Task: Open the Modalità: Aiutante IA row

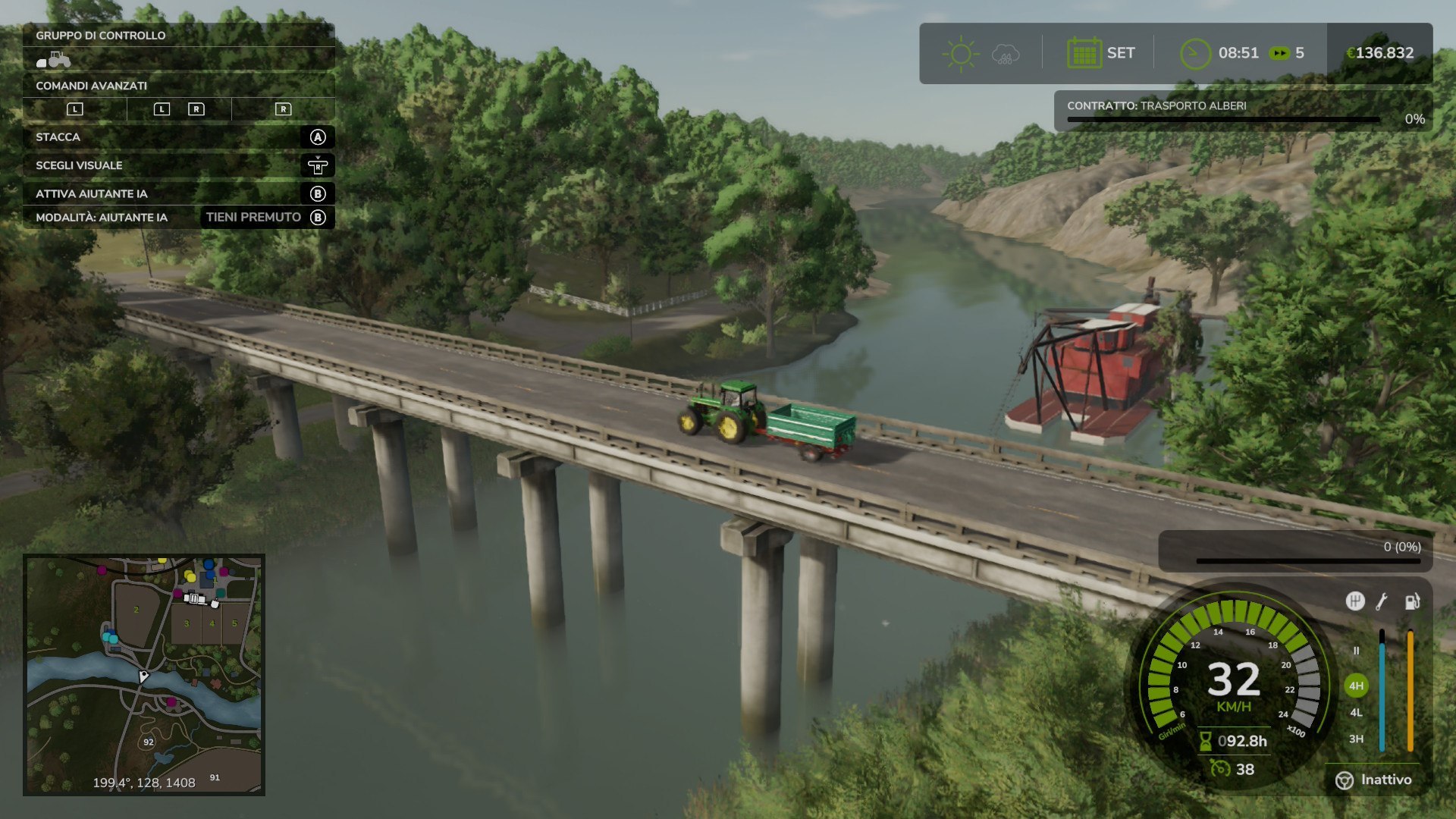Action: (x=178, y=218)
